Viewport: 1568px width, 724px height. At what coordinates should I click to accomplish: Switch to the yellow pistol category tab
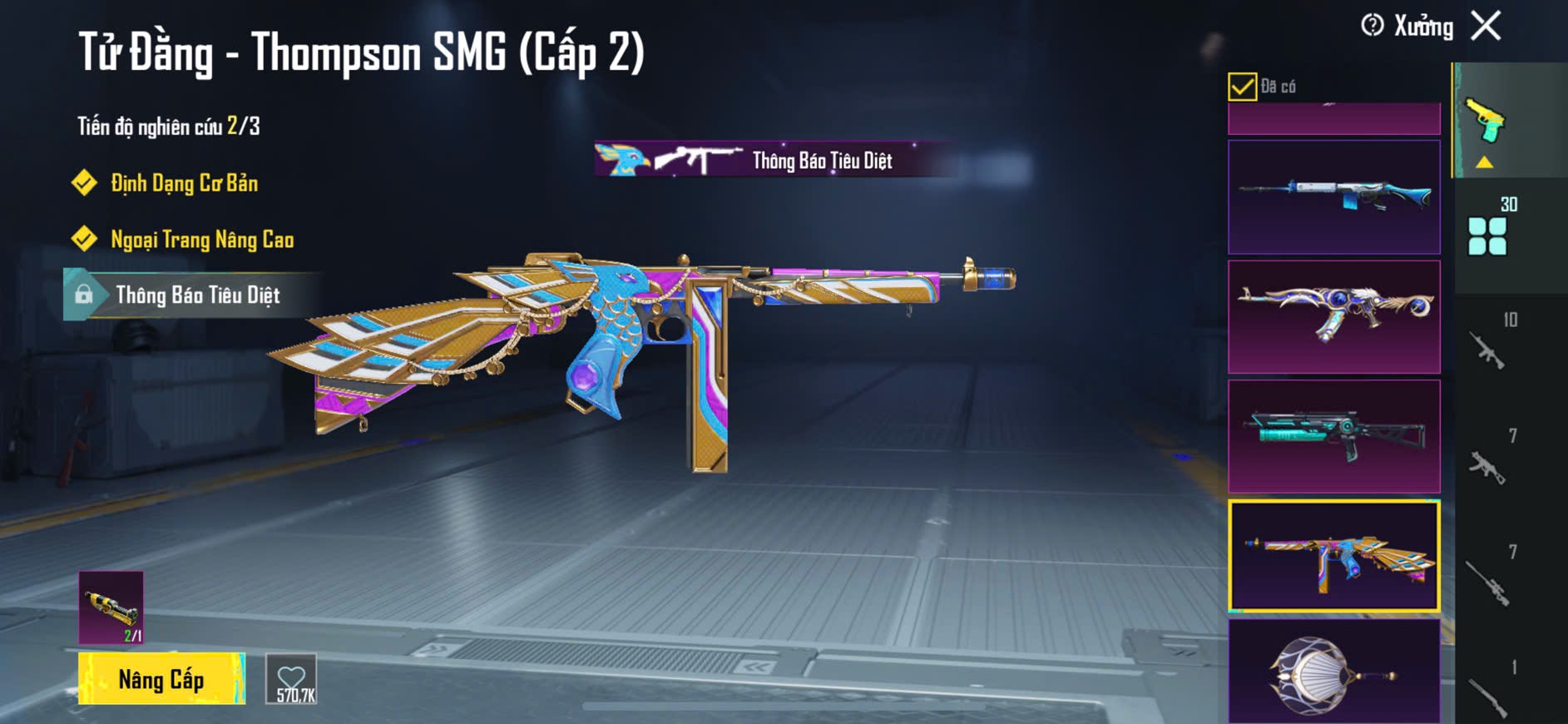[x=1486, y=122]
